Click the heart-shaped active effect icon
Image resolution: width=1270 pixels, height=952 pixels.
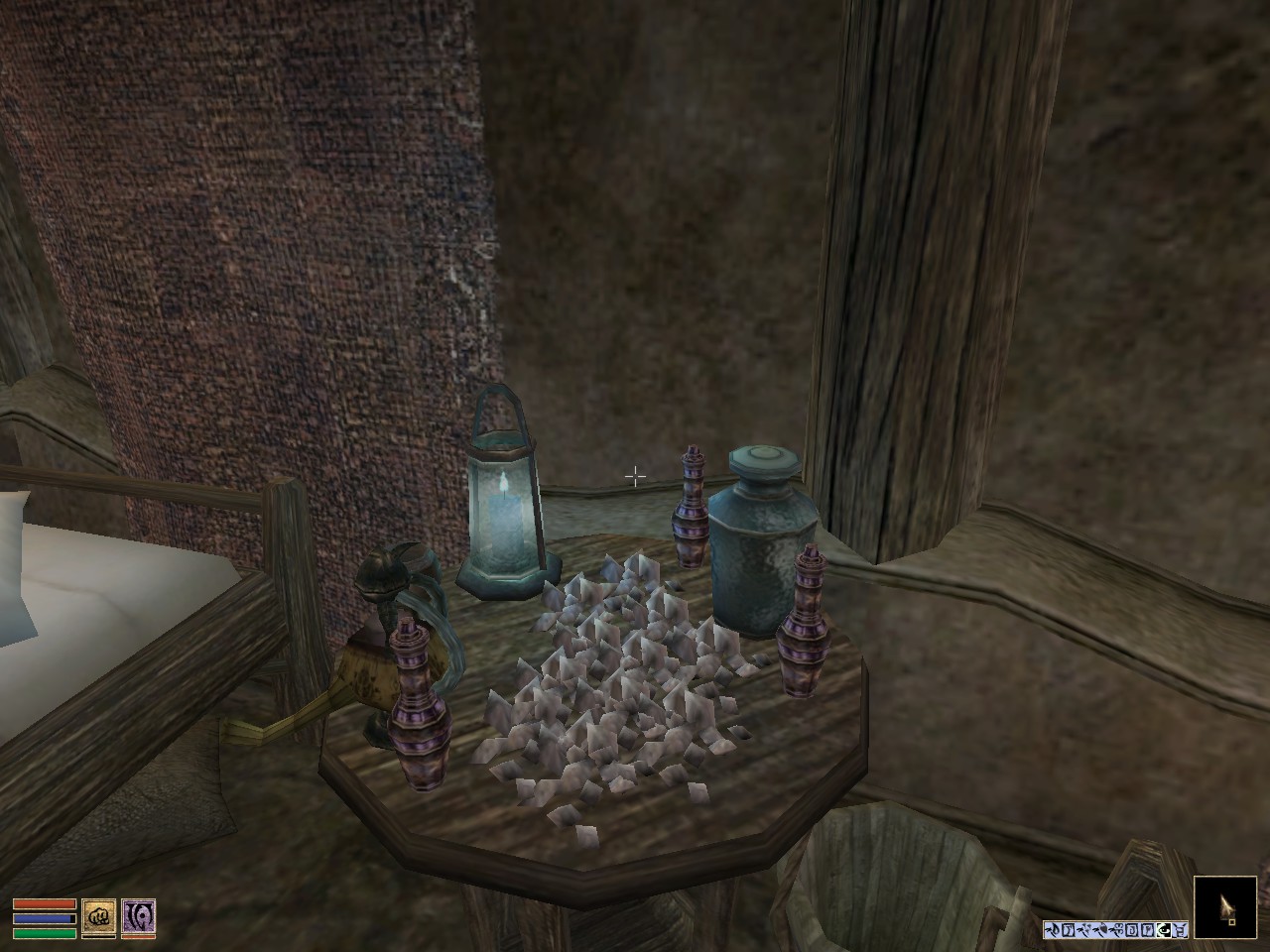tap(1103, 928)
